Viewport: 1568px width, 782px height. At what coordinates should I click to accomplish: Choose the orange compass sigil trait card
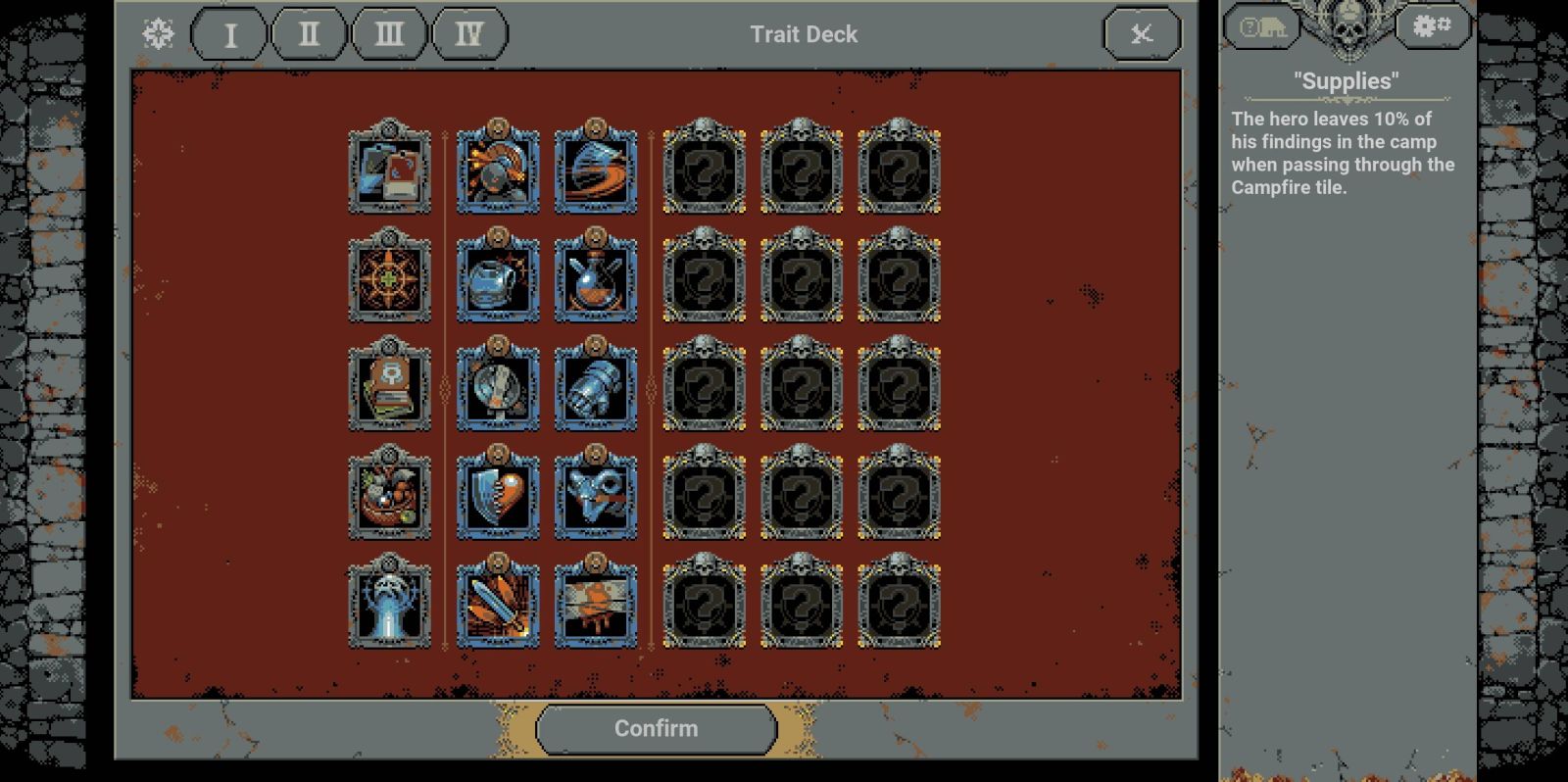[x=390, y=277]
